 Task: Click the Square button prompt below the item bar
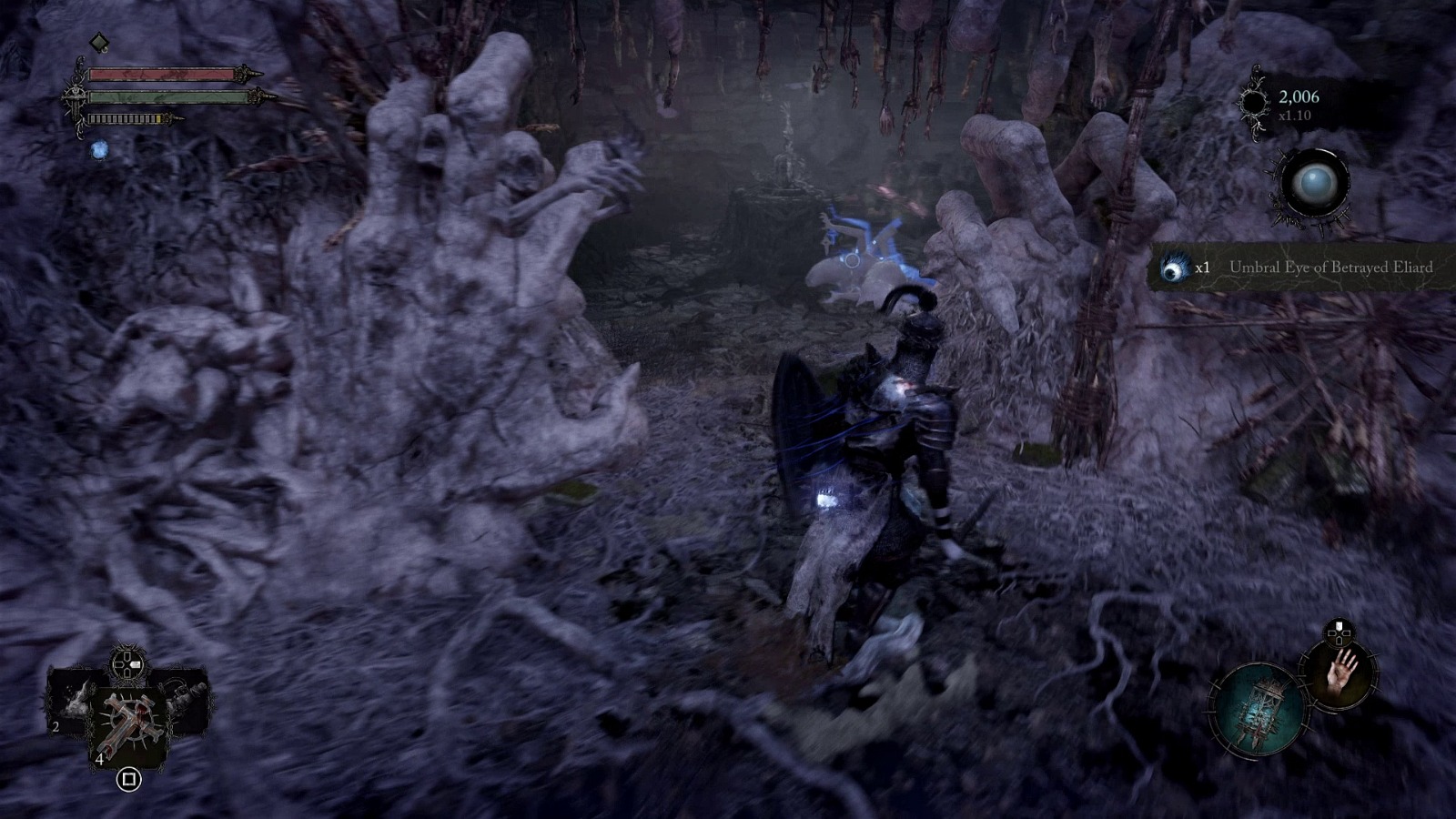(128, 780)
